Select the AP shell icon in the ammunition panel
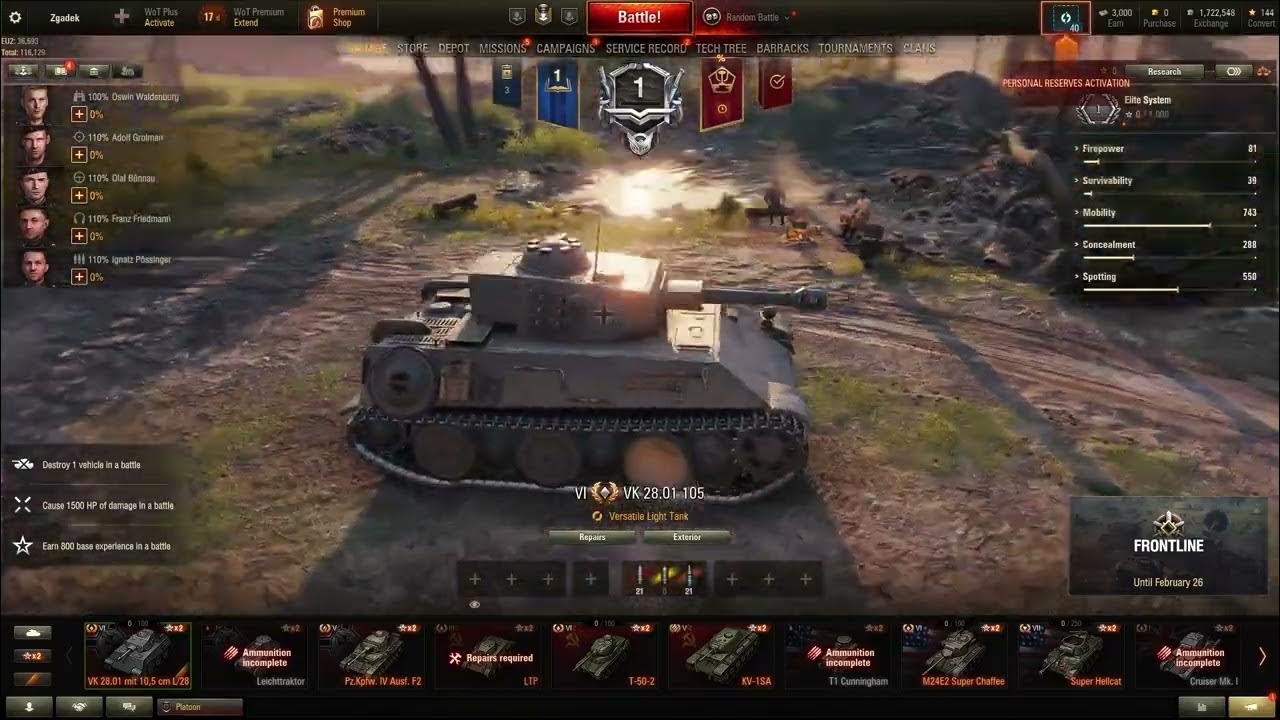 tap(640, 578)
